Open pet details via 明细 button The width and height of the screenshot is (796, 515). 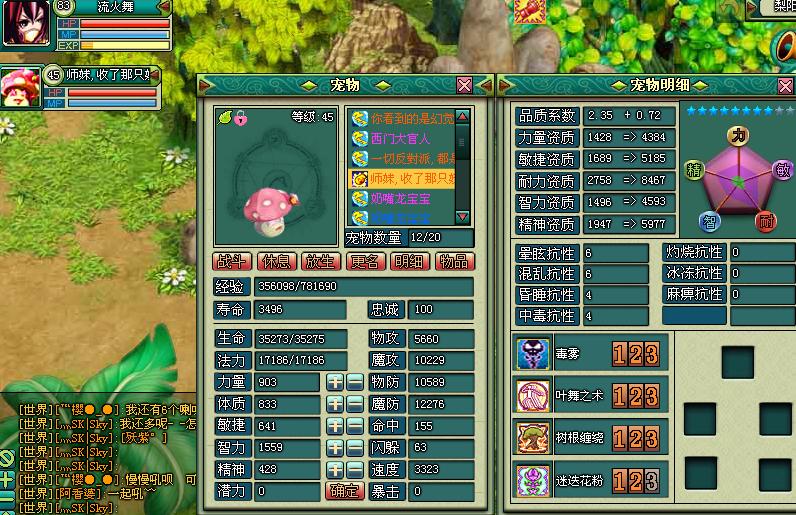pos(408,261)
